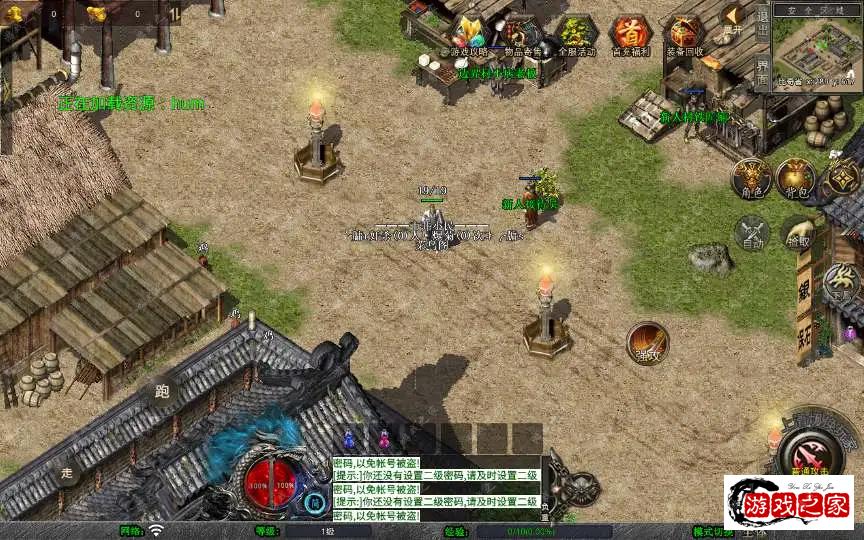Open the 背包 backpack inventory
This screenshot has width=864, height=540.
point(796,177)
